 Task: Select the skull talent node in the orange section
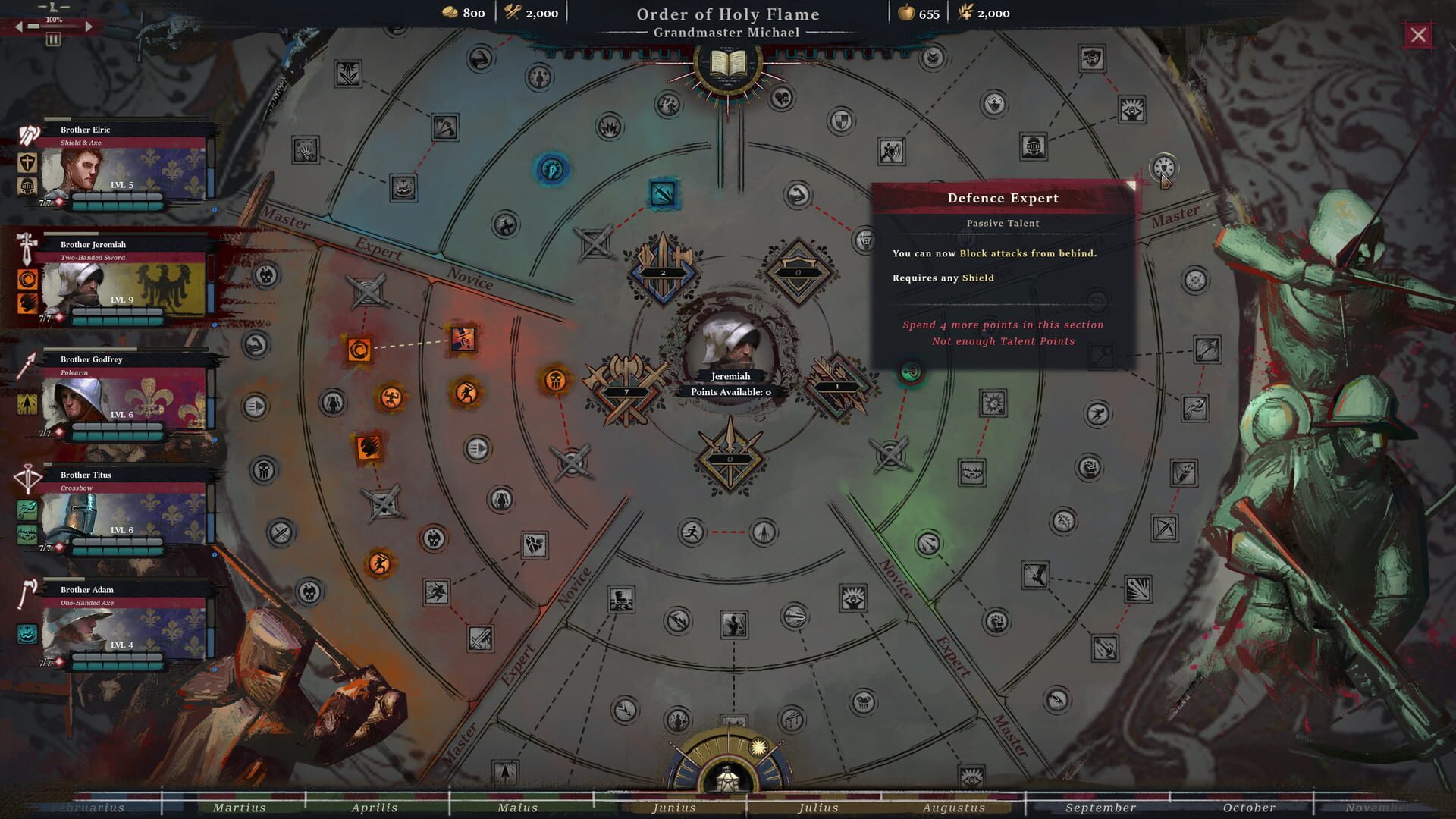(x=557, y=379)
